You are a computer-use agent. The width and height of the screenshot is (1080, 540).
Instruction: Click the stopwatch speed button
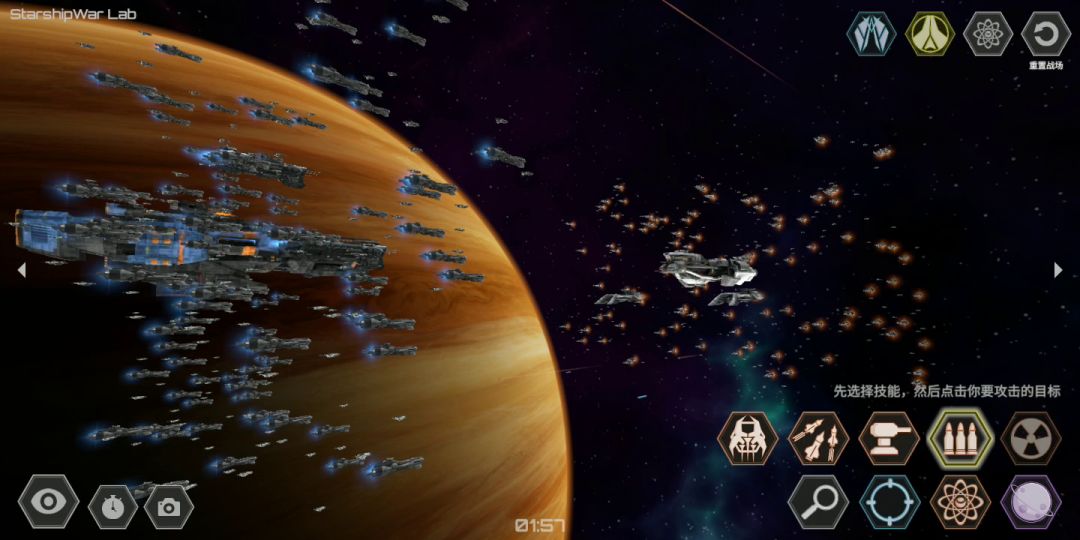[113, 506]
